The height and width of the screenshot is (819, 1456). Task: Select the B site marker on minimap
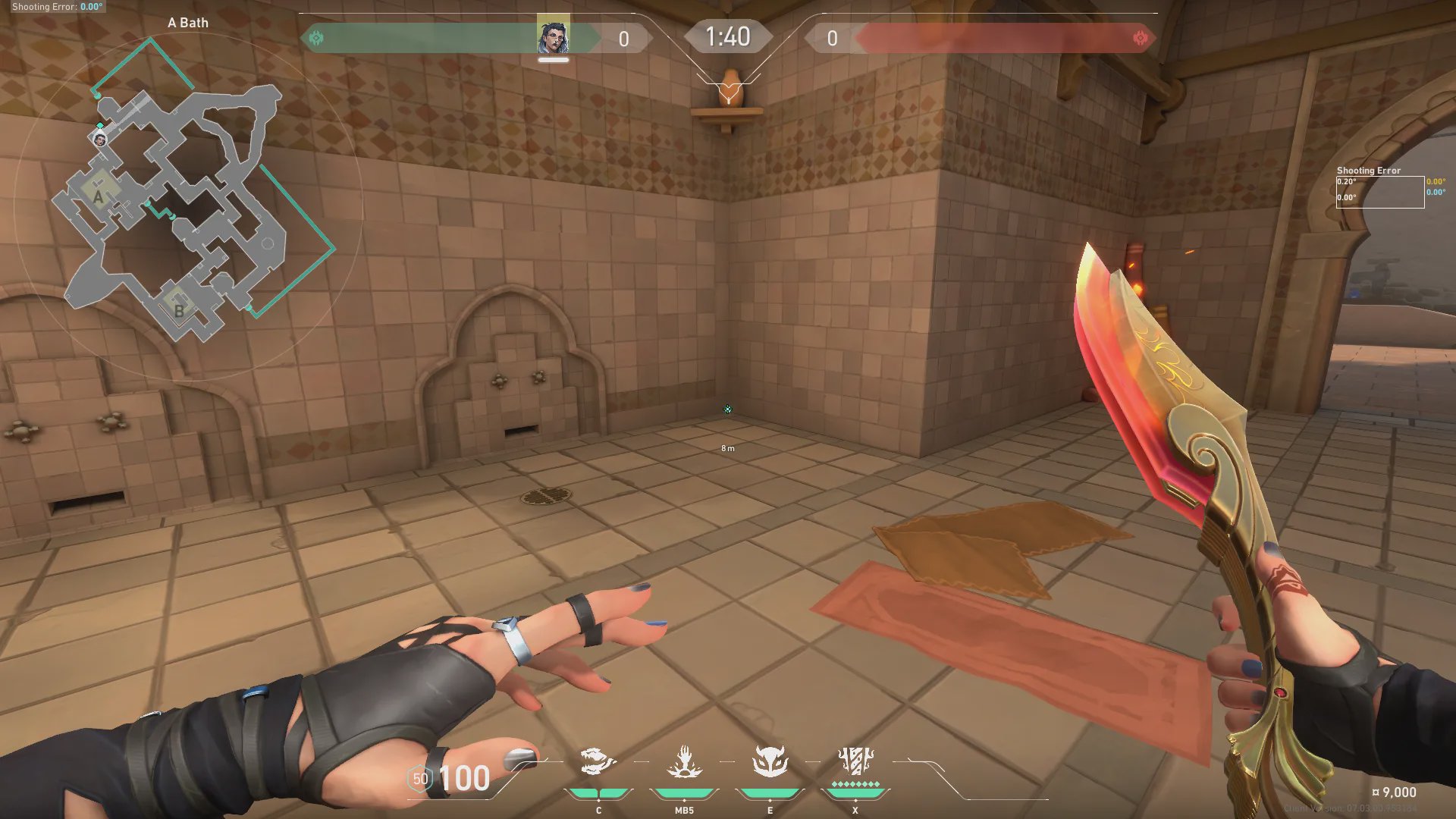[x=179, y=310]
